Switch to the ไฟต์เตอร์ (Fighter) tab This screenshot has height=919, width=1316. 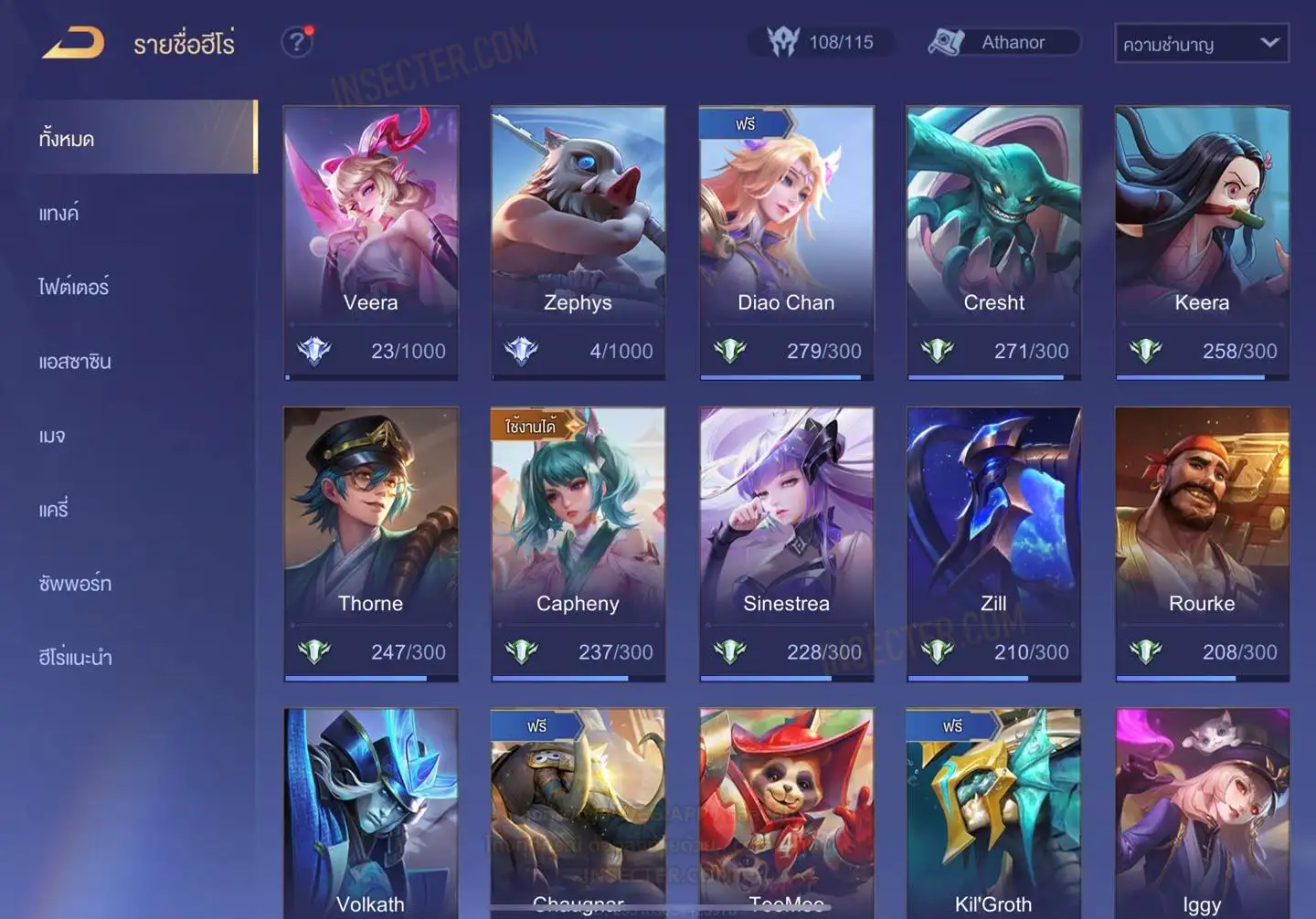point(74,287)
